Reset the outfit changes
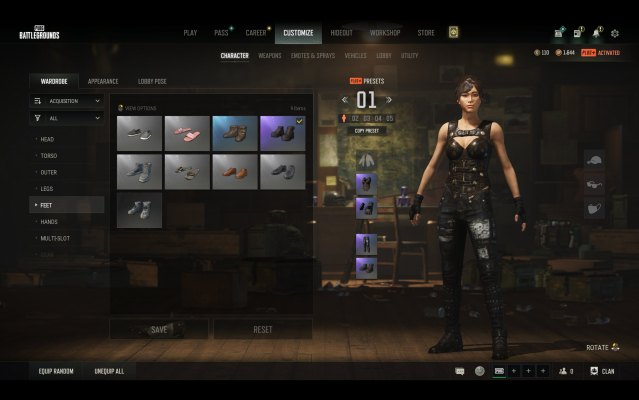This screenshot has width=639, height=400. [x=263, y=329]
